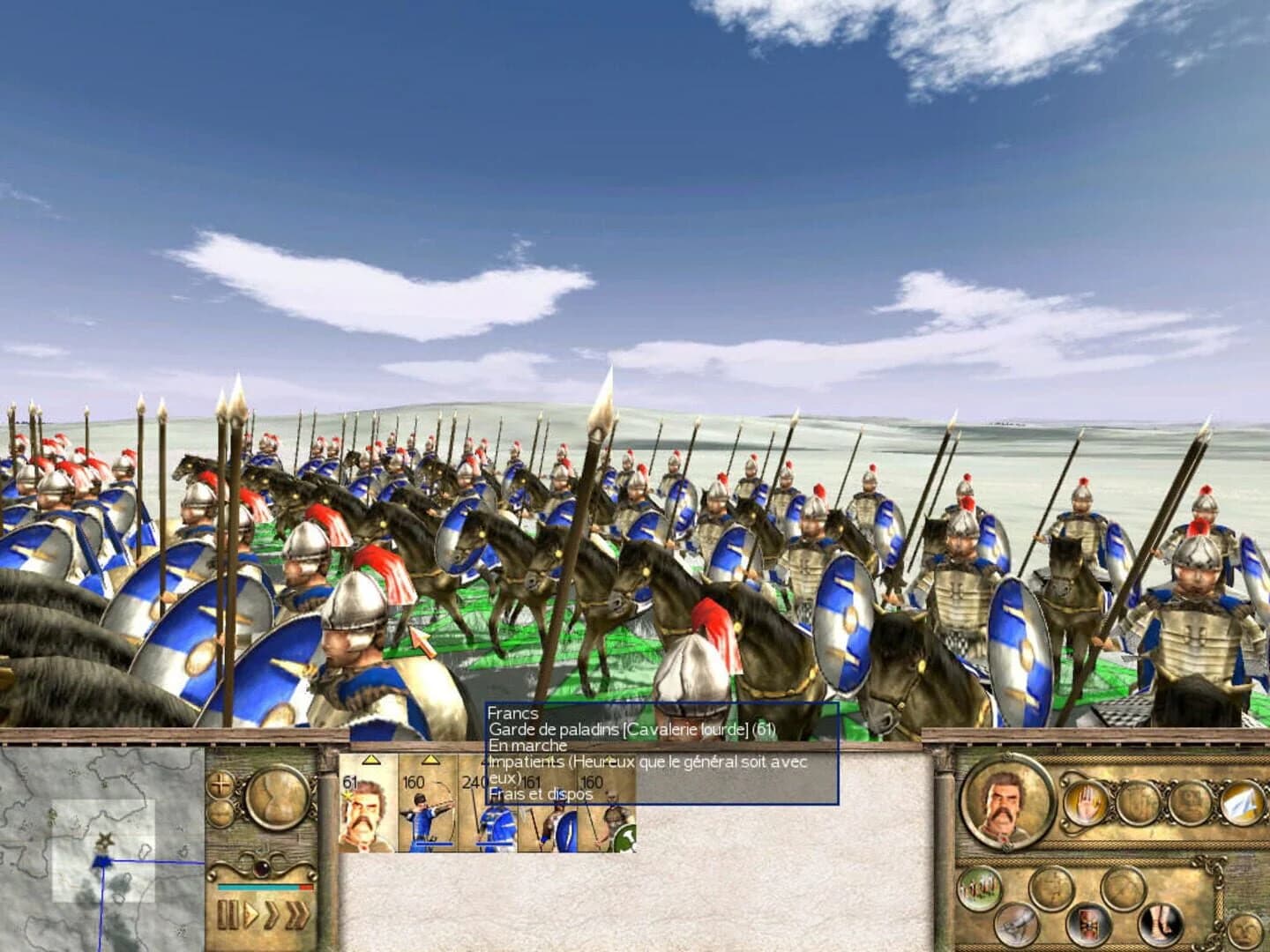Click the faded helmet icon next to the hand command
The image size is (1270, 952).
[x=1138, y=802]
